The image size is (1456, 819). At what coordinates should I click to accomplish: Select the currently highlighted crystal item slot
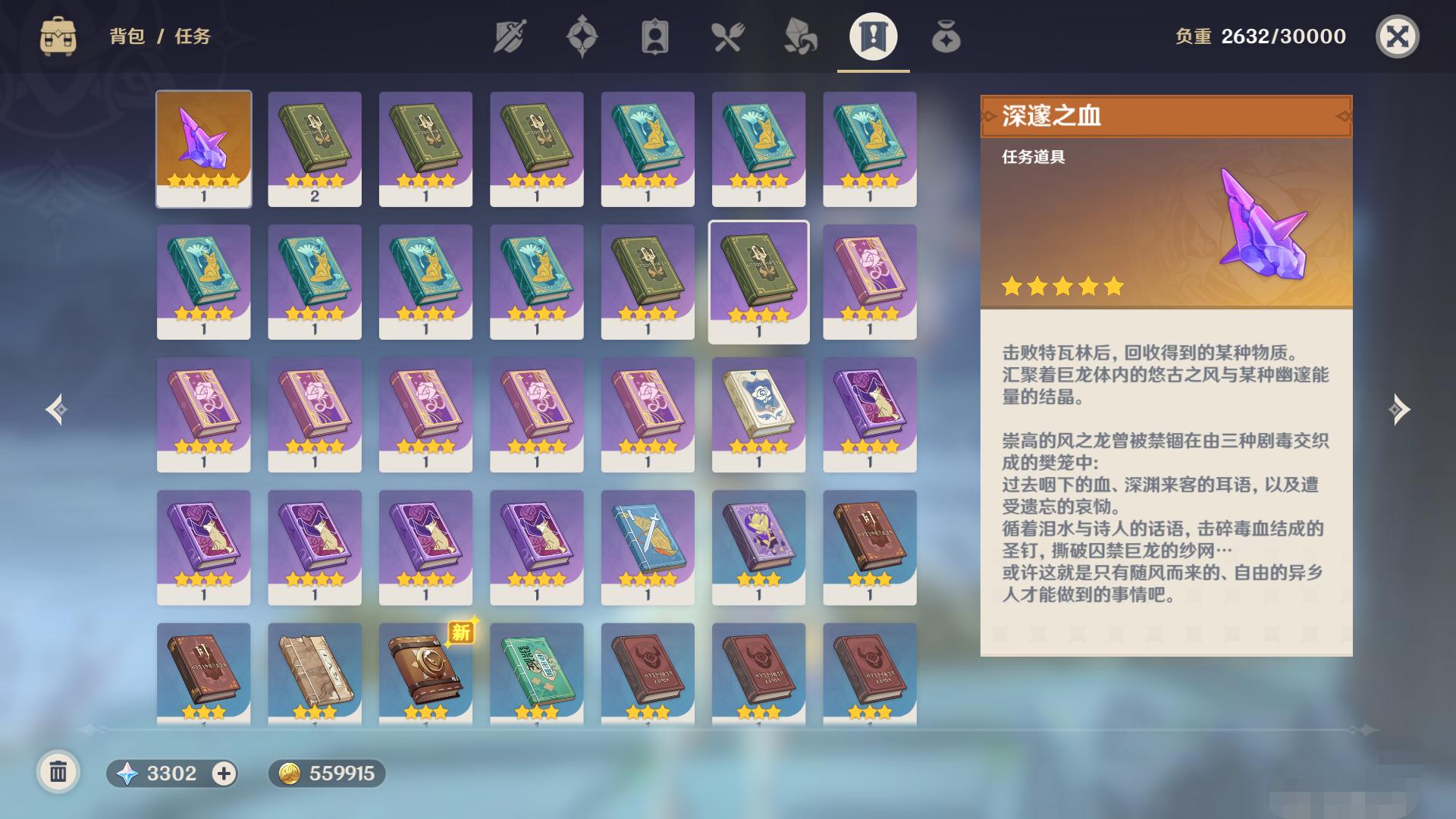tap(203, 148)
